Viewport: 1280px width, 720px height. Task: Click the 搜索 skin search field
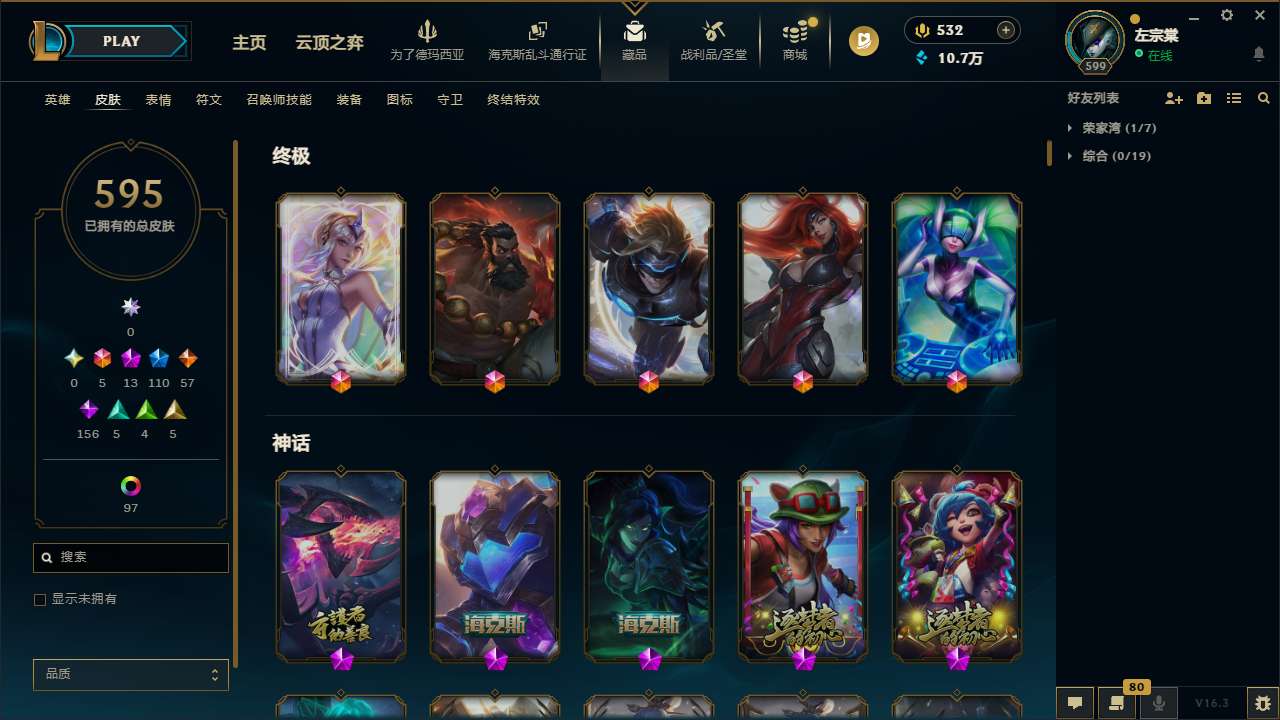click(130, 557)
